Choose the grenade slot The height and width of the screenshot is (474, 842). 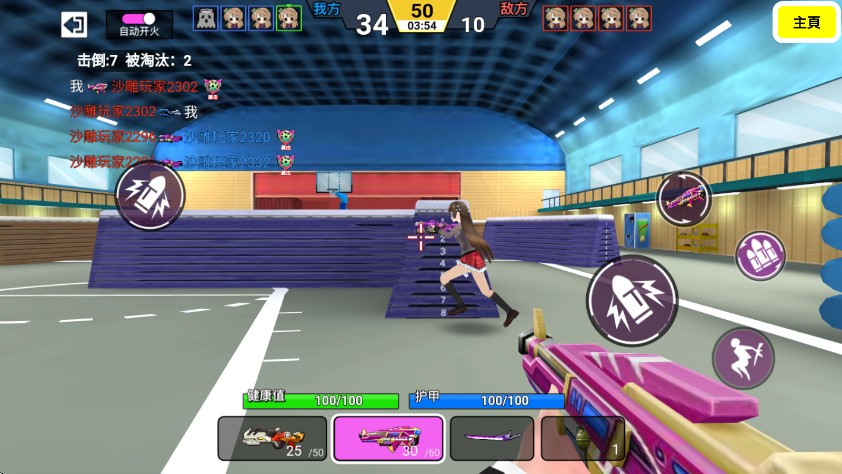point(582,438)
